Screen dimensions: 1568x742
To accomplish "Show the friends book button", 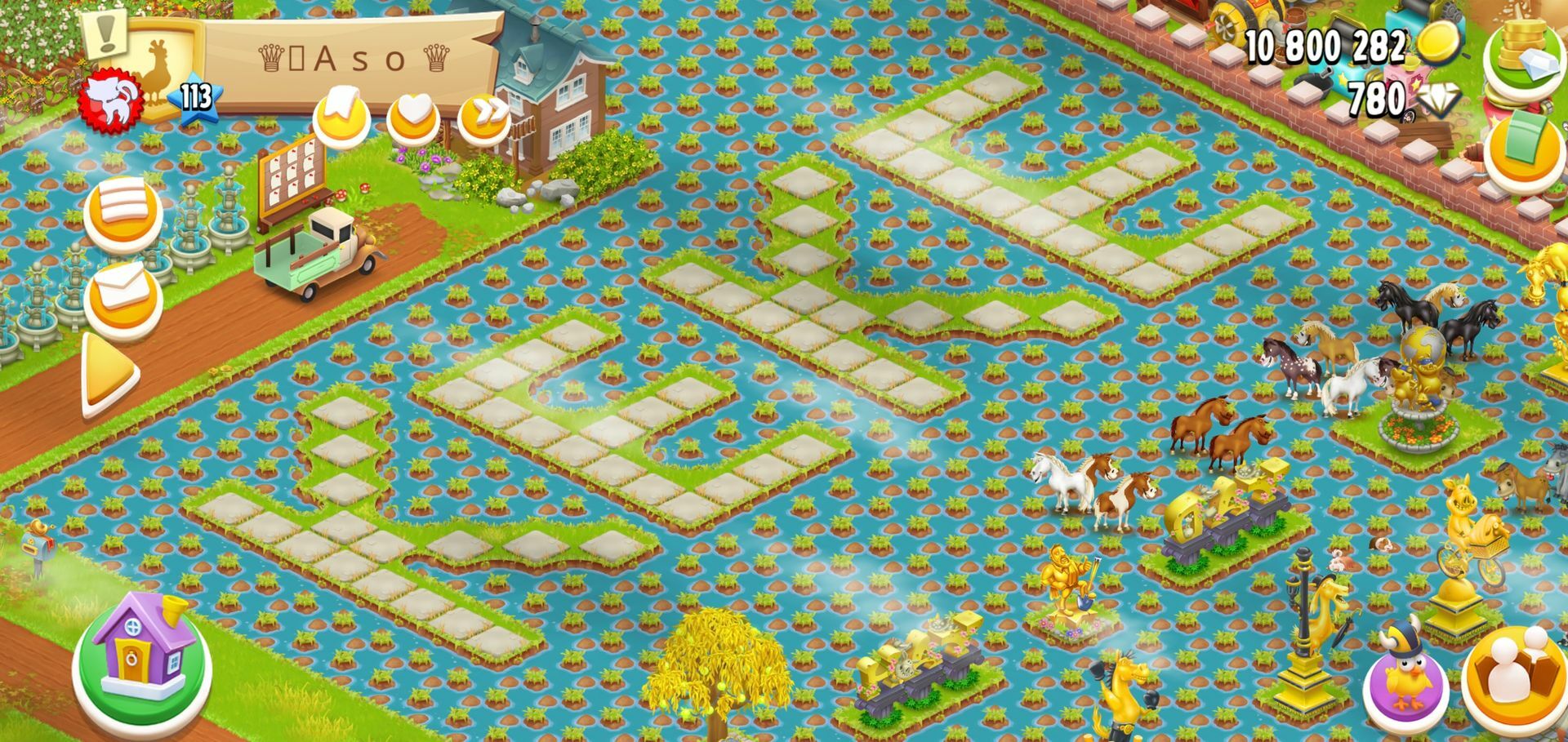I will (x=1513, y=678).
